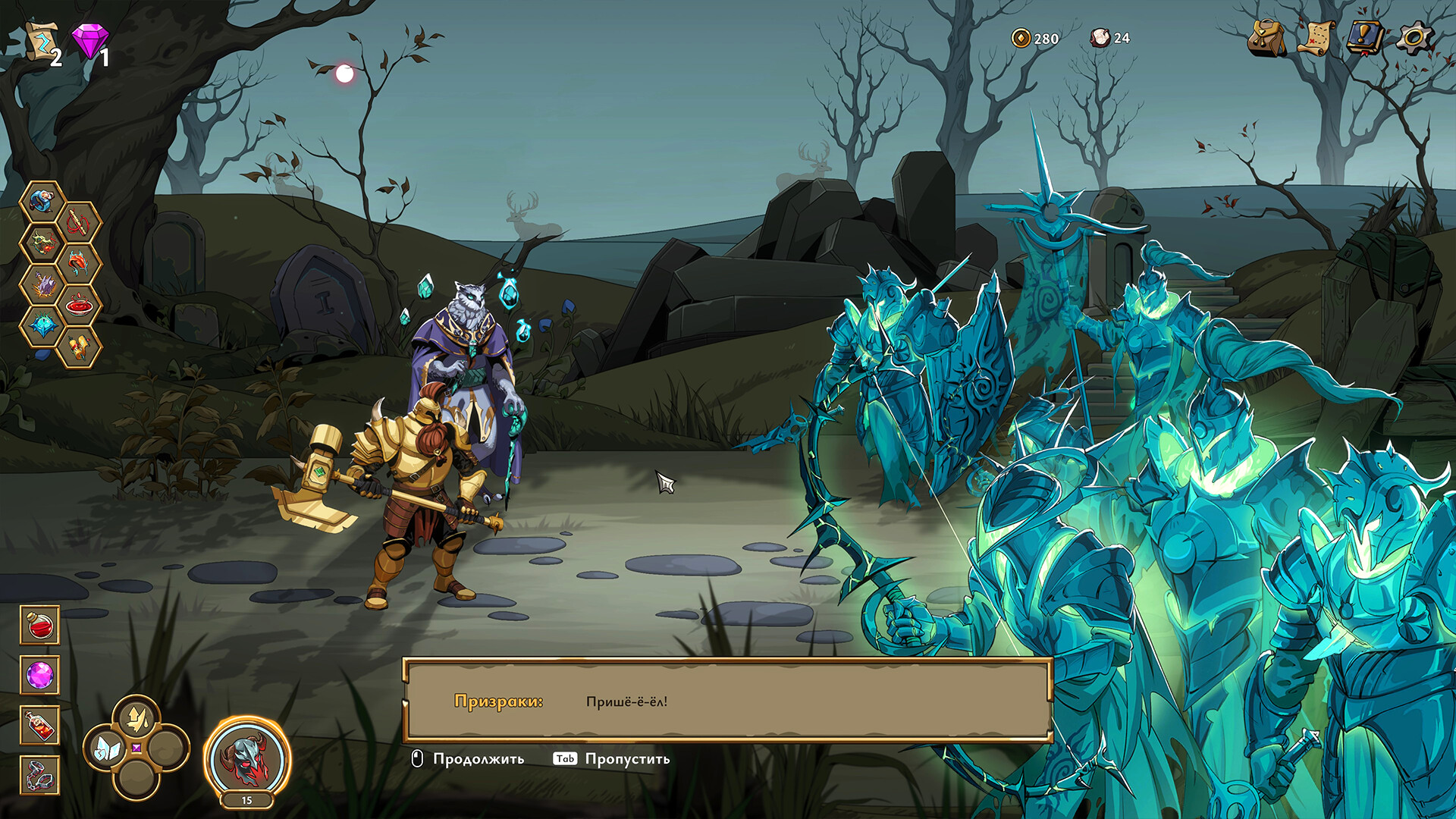Image resolution: width=1456 pixels, height=819 pixels.
Task: Inspect the blue ring relic hexagon
Action: tap(42, 202)
